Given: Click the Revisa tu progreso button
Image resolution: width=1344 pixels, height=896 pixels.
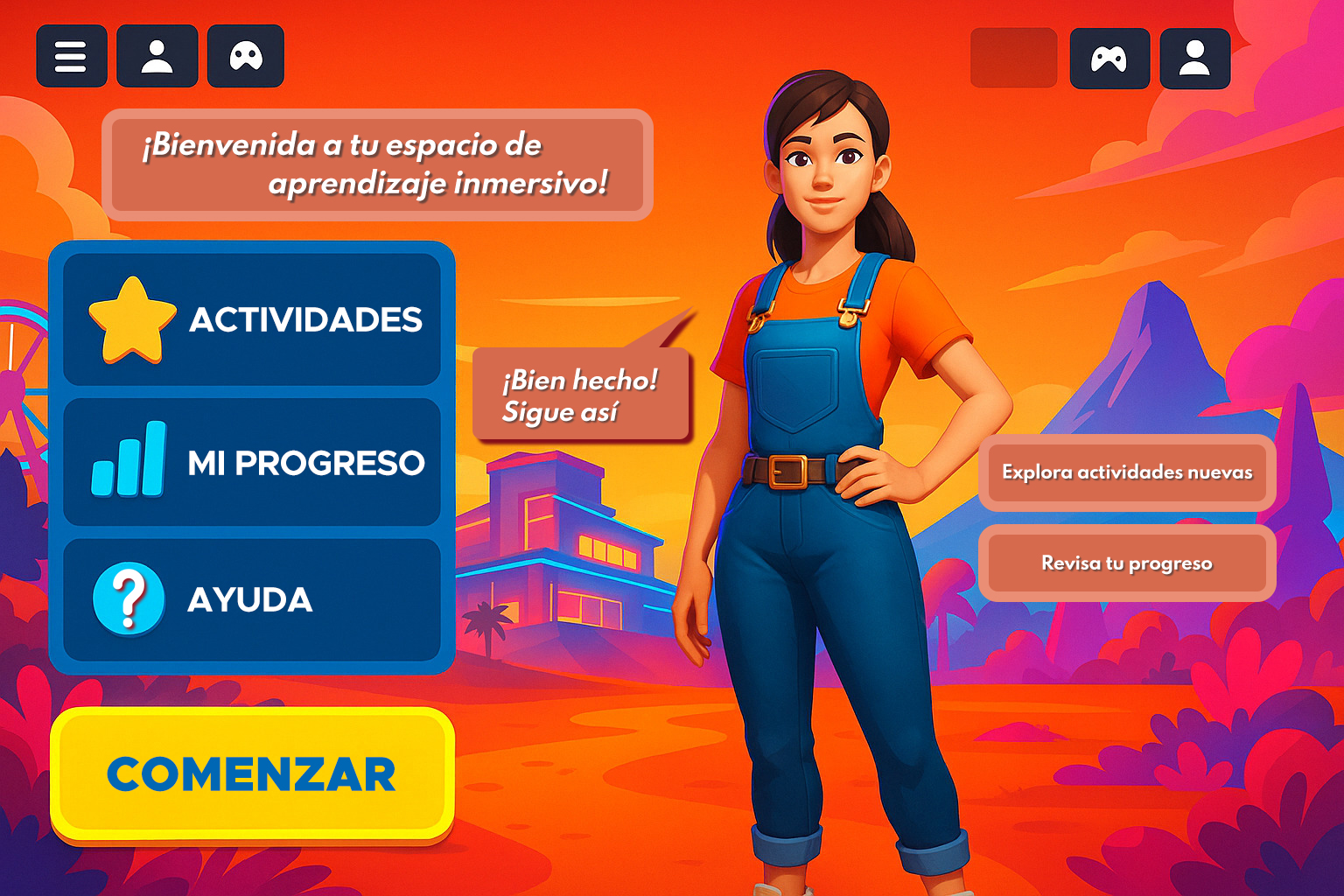Looking at the screenshot, I should click(1127, 563).
